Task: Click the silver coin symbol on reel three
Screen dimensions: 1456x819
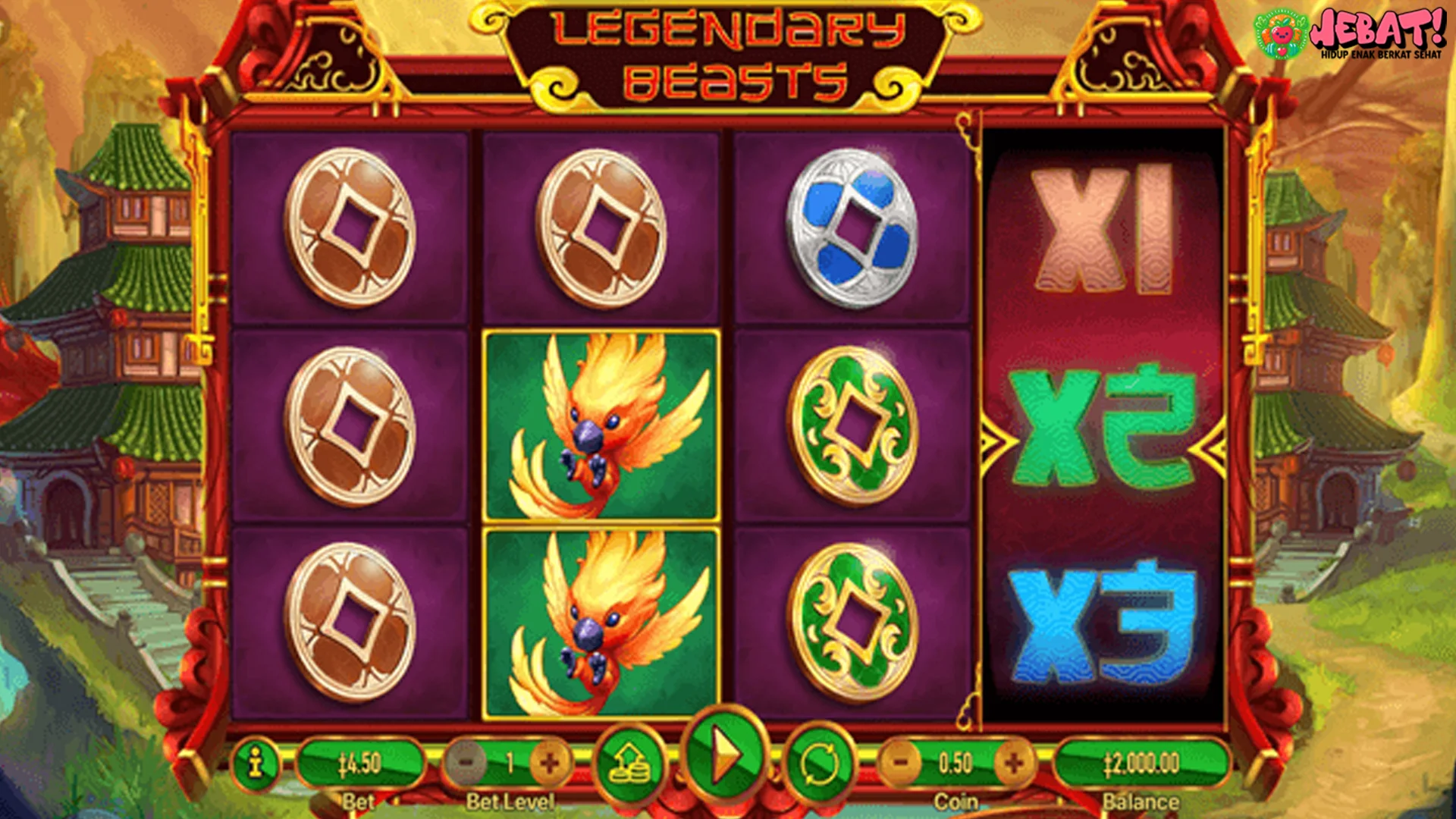Action: 849,226
